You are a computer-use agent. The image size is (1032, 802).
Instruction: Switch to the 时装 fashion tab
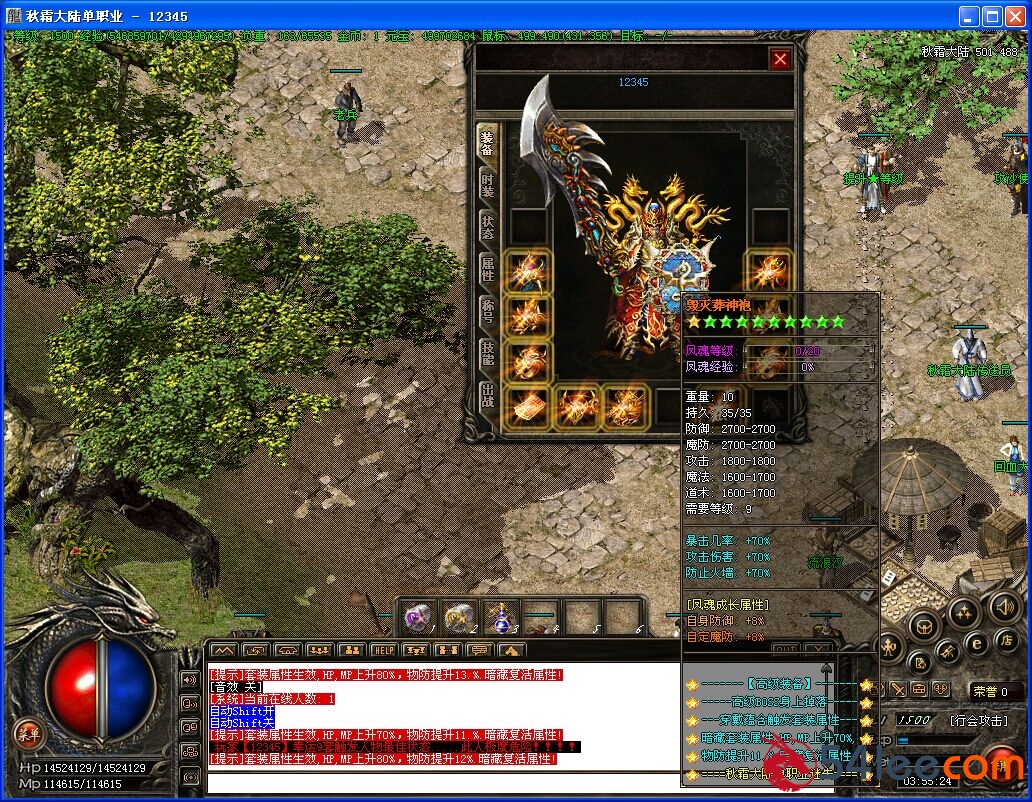(x=487, y=184)
